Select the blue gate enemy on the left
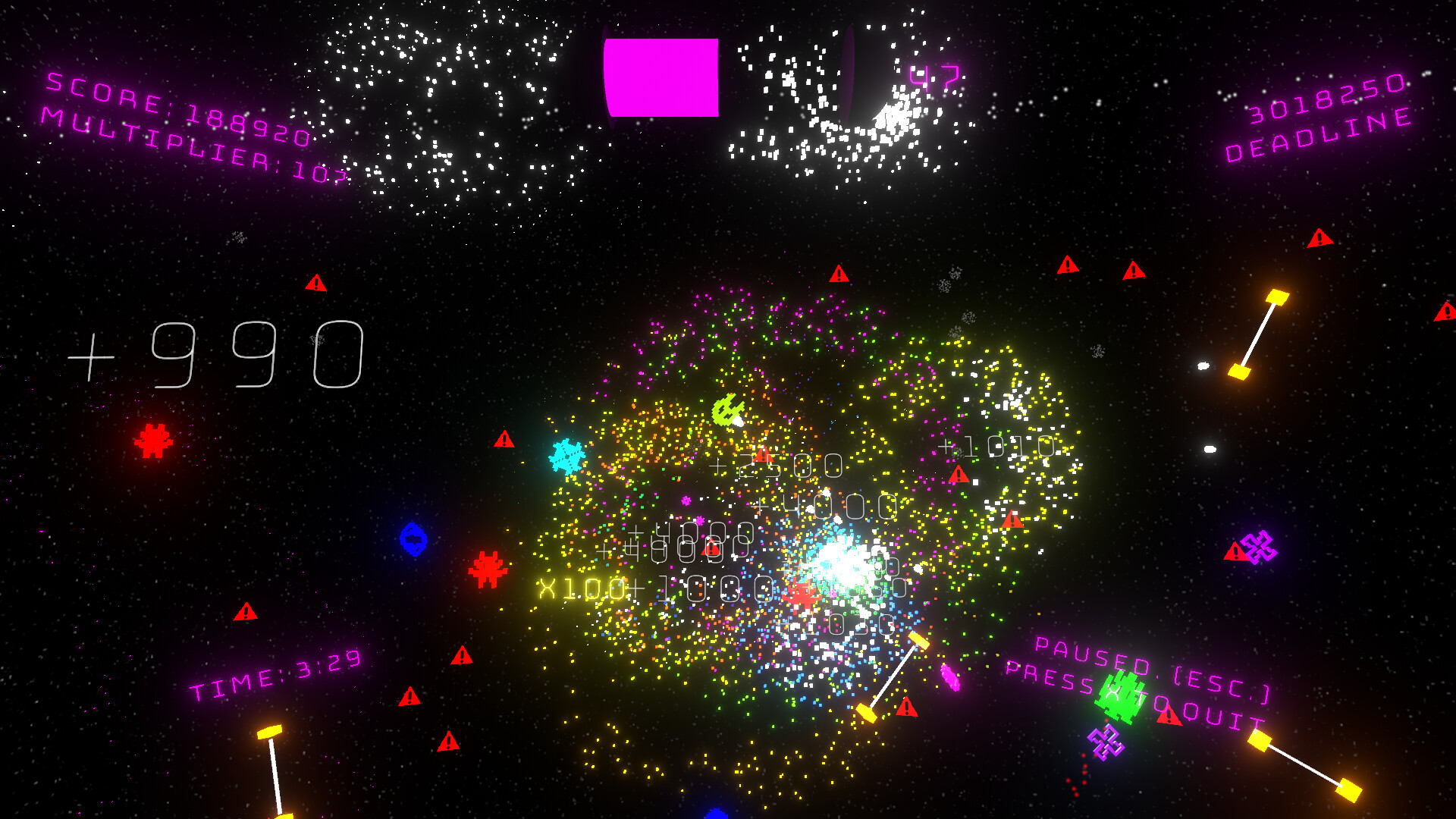The image size is (1456, 819). (x=413, y=540)
